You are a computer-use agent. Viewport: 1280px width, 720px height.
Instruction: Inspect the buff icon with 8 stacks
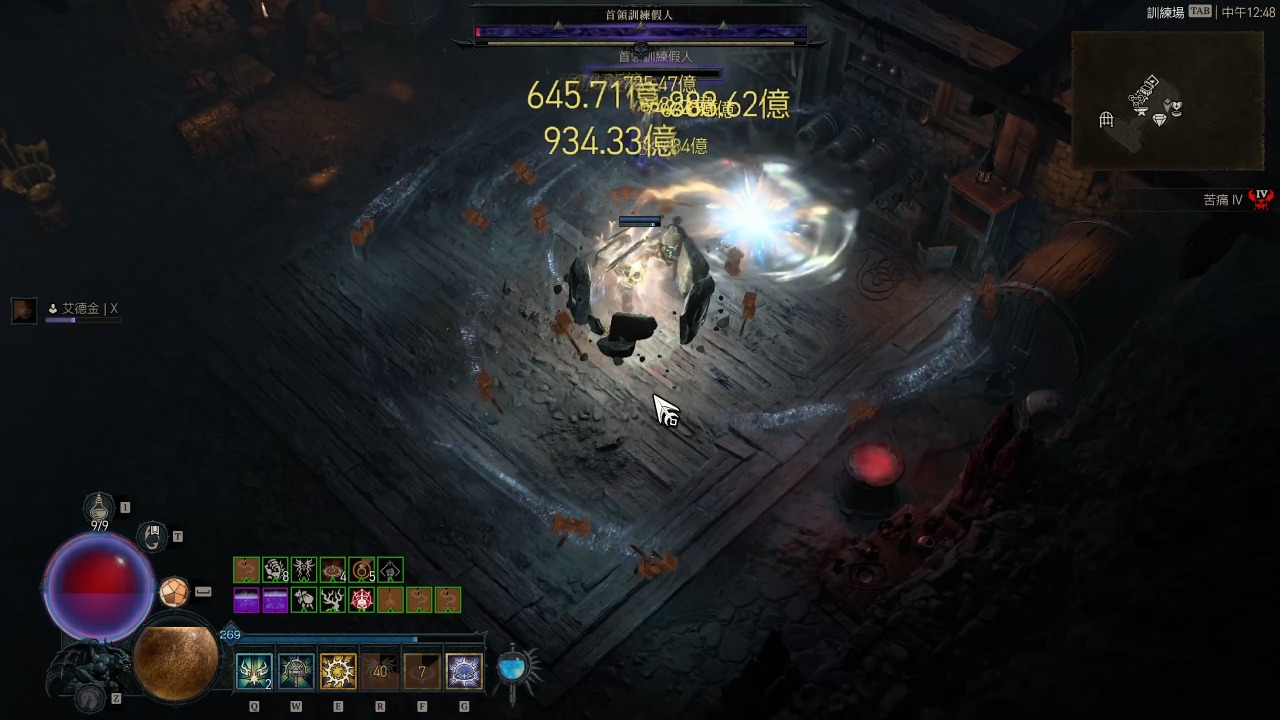point(275,570)
